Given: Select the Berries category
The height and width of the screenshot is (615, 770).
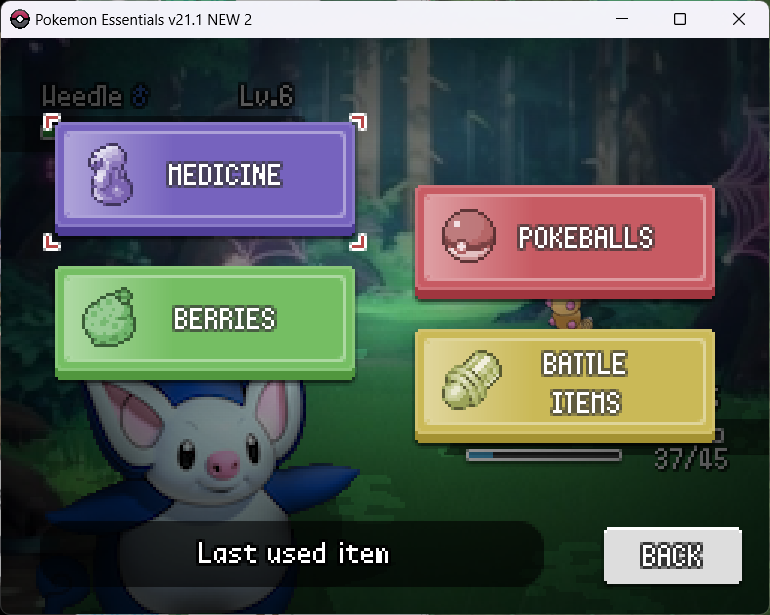Looking at the screenshot, I should click(x=205, y=320).
